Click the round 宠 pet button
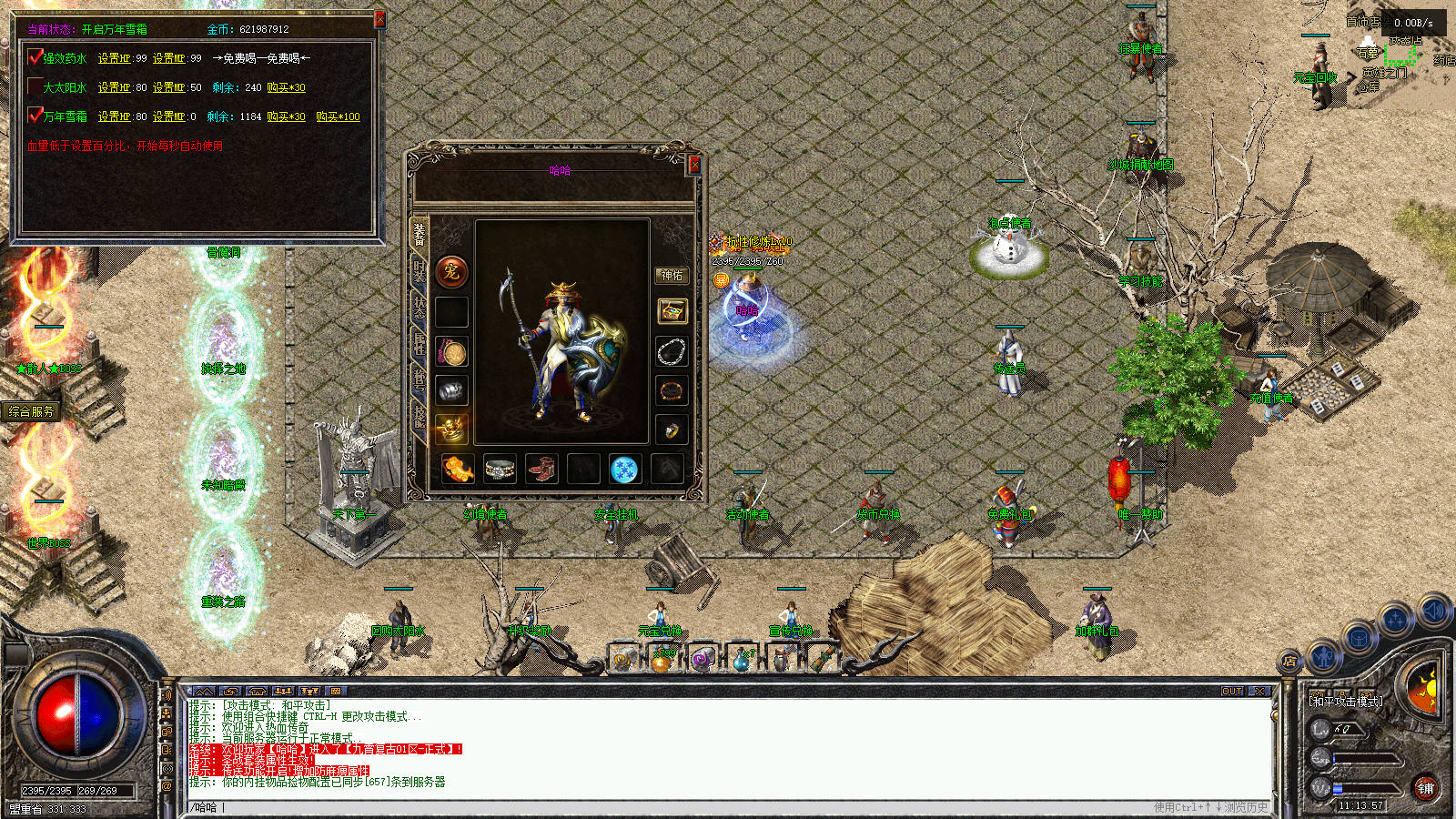 coord(451,271)
